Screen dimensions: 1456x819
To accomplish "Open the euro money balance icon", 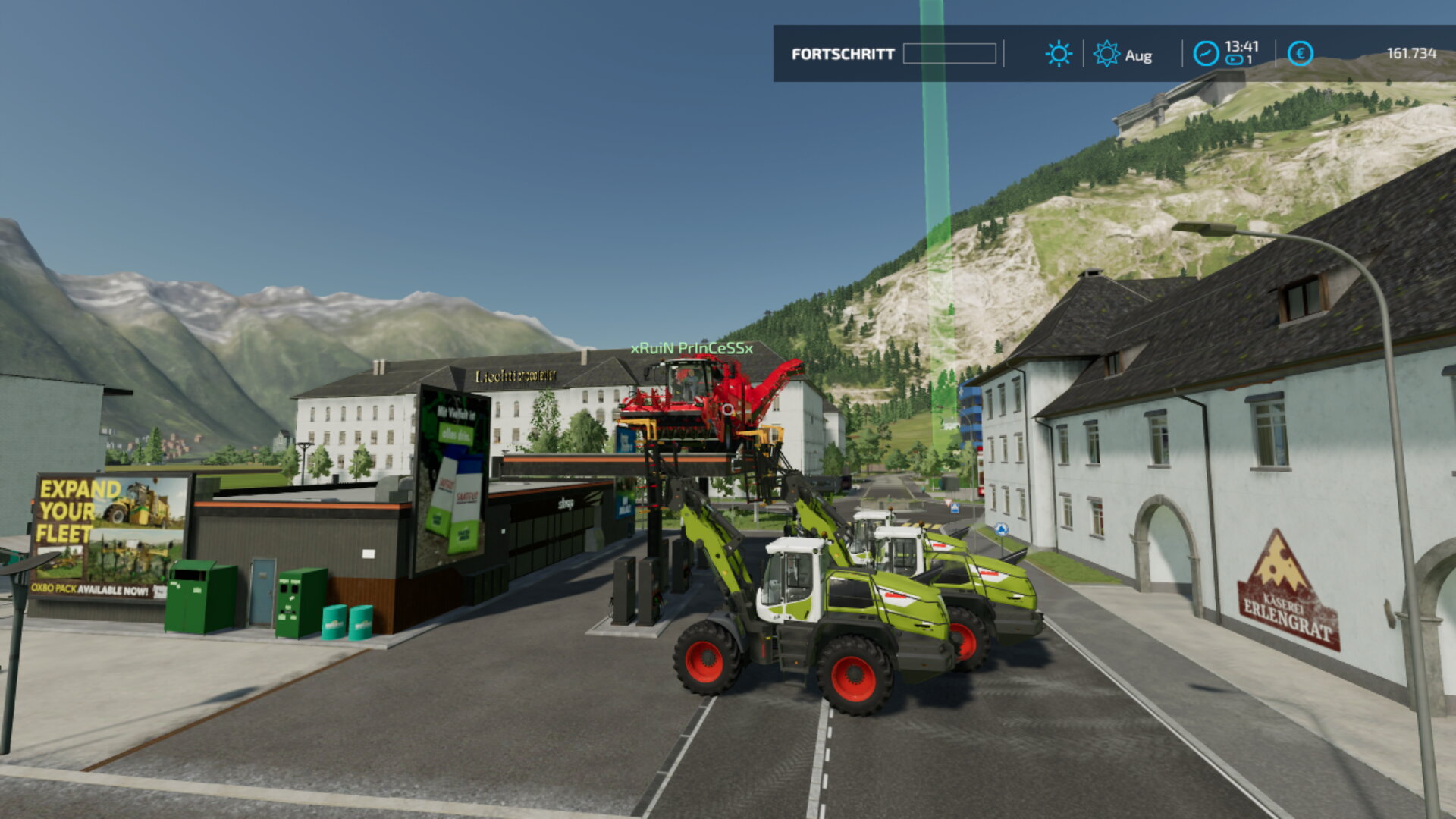I will click(x=1300, y=54).
